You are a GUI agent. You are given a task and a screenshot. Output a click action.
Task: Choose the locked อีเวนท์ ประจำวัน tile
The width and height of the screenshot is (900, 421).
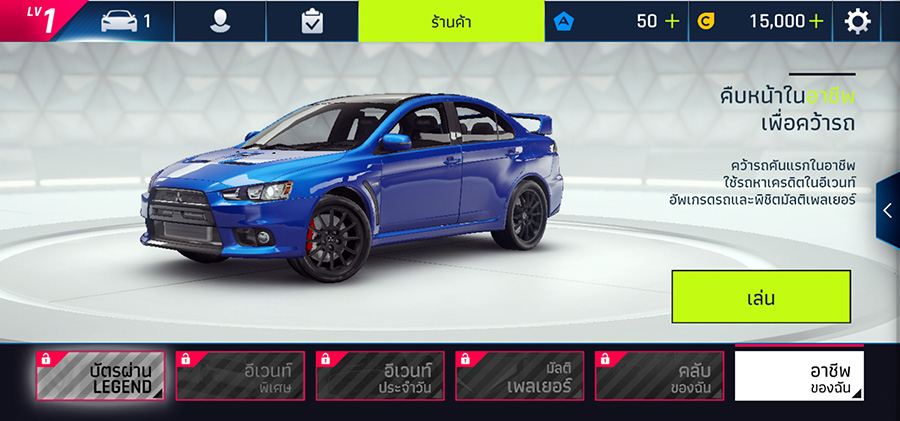click(380, 376)
